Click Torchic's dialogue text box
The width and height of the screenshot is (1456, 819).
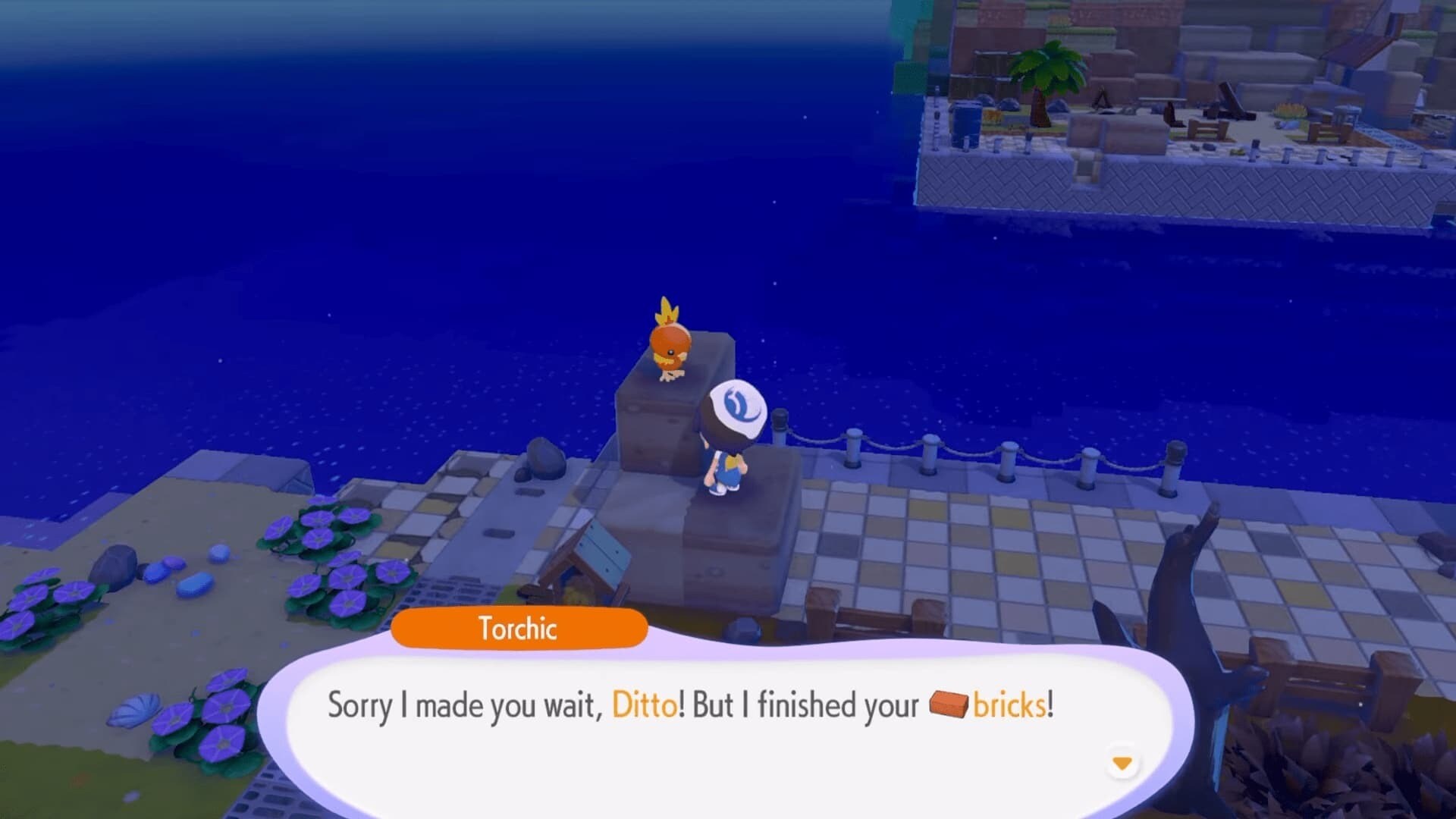pos(690,720)
